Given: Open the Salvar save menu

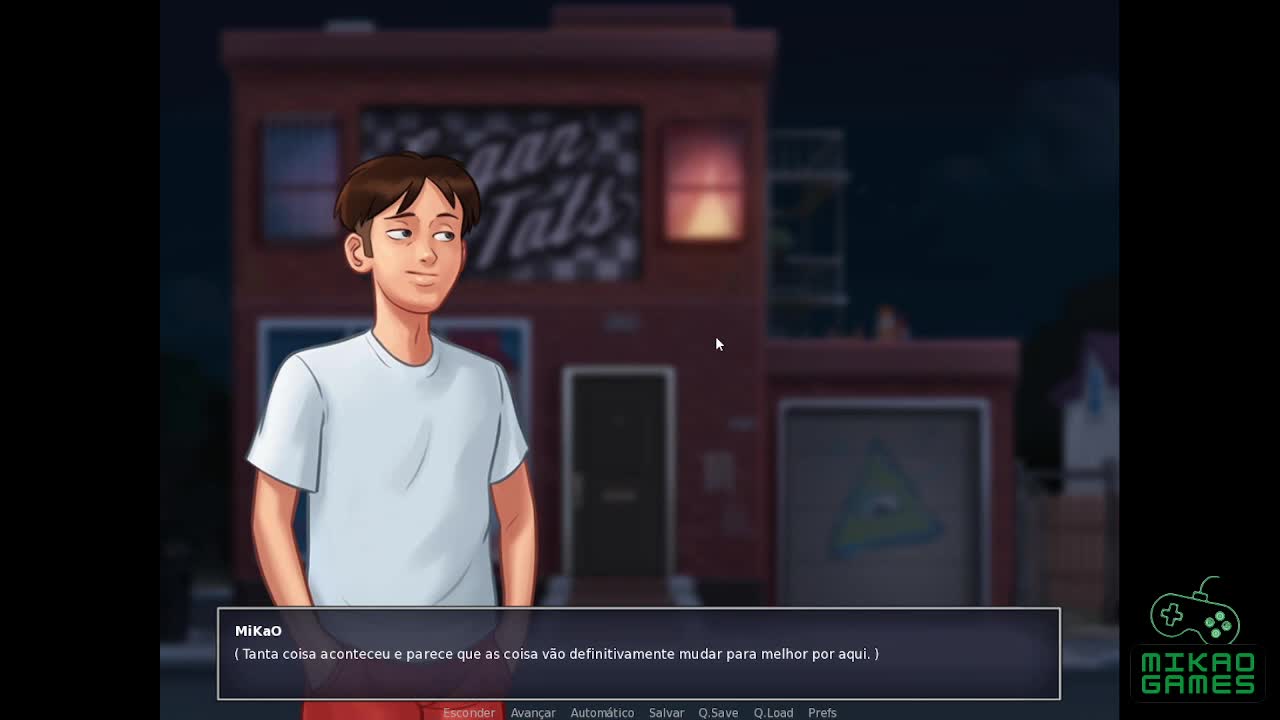Looking at the screenshot, I should 666,712.
